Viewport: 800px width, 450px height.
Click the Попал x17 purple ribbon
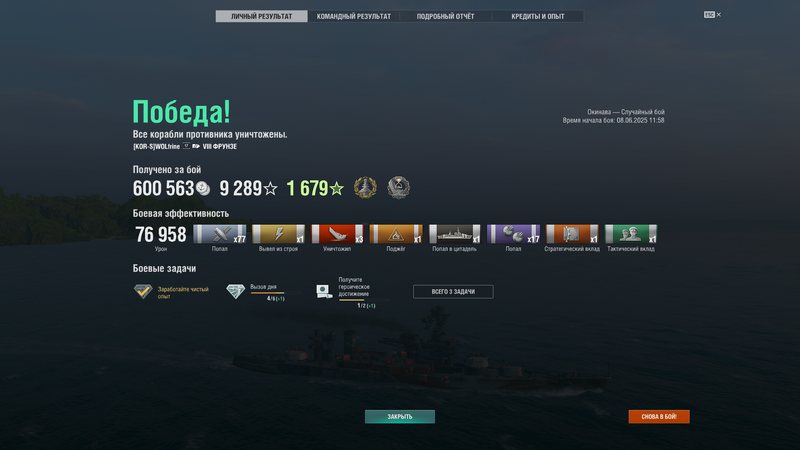pyautogui.click(x=513, y=234)
